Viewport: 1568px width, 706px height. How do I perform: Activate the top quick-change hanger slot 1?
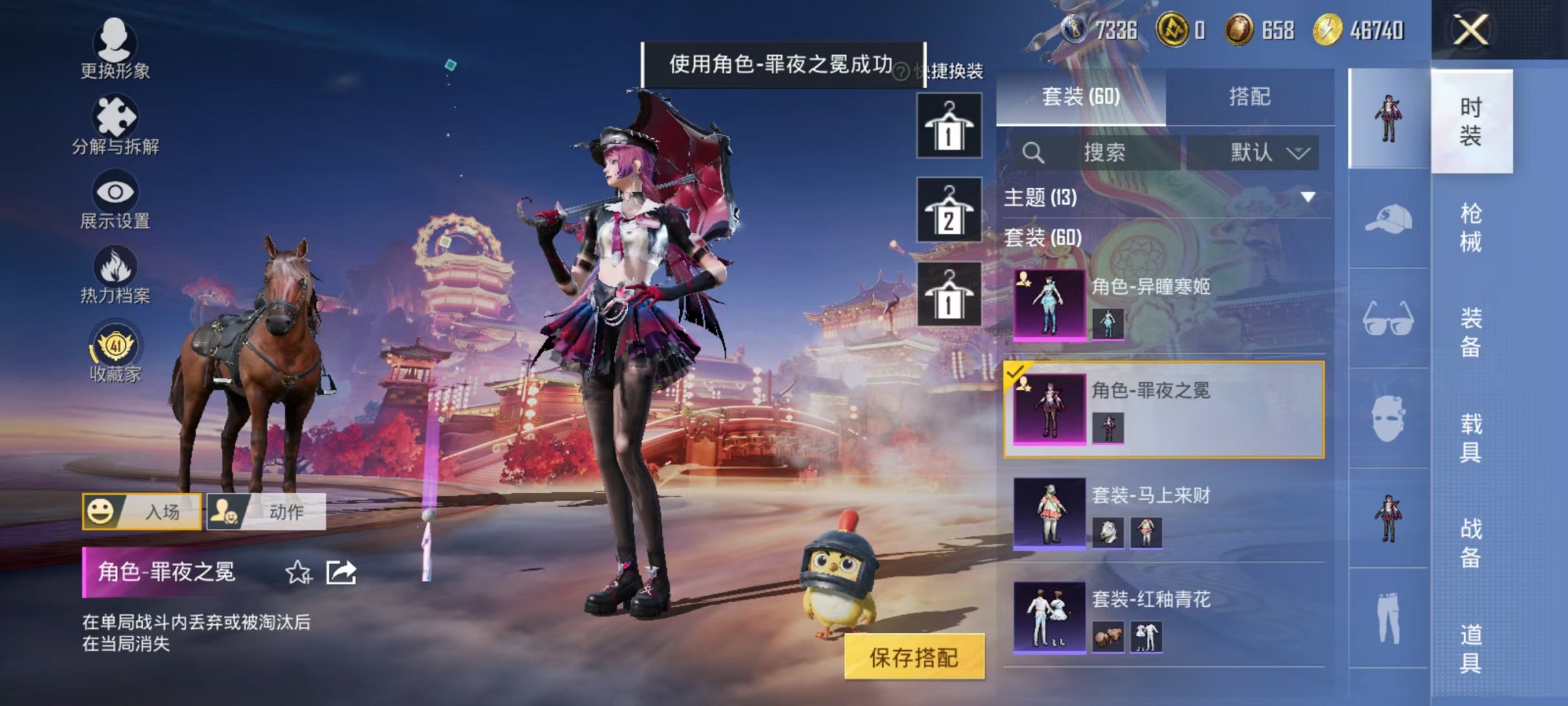(x=948, y=125)
